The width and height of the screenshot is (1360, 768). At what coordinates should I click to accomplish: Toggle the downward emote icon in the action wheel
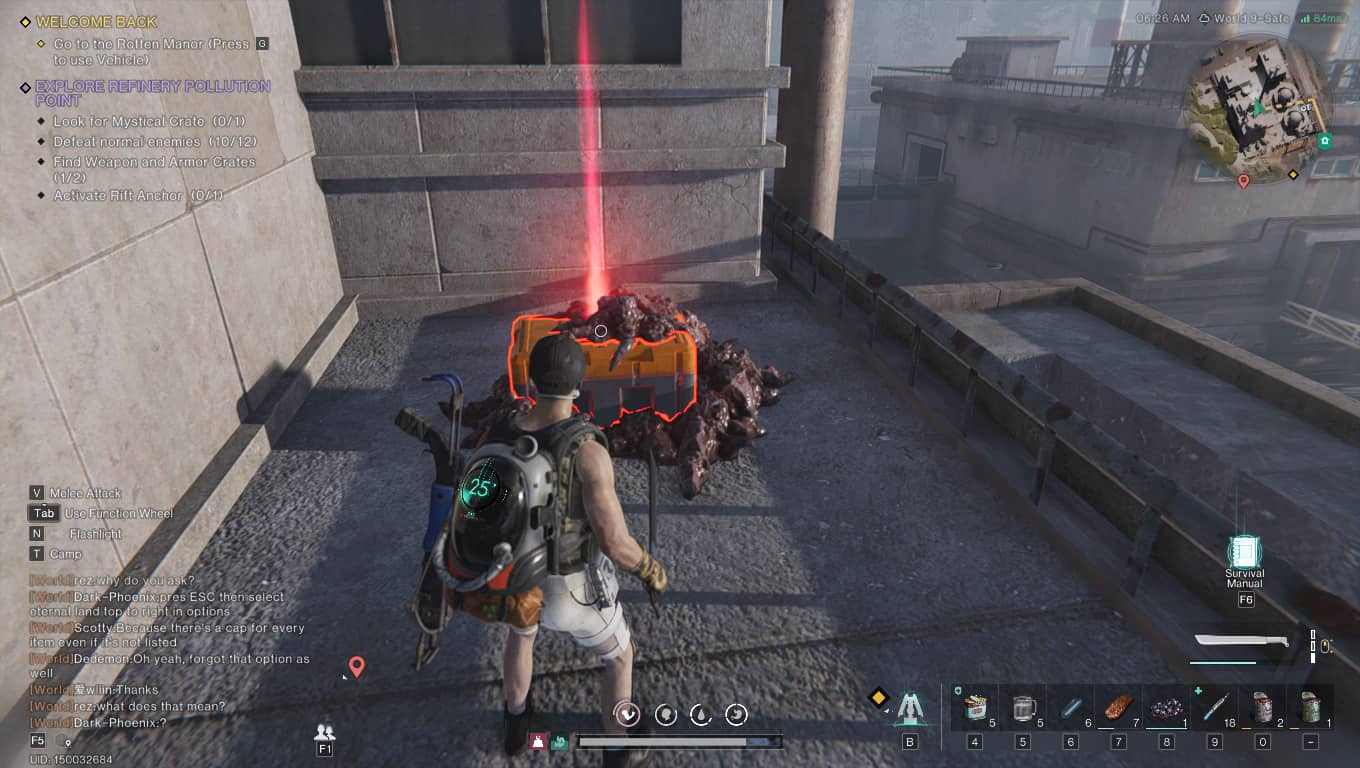tap(630, 713)
